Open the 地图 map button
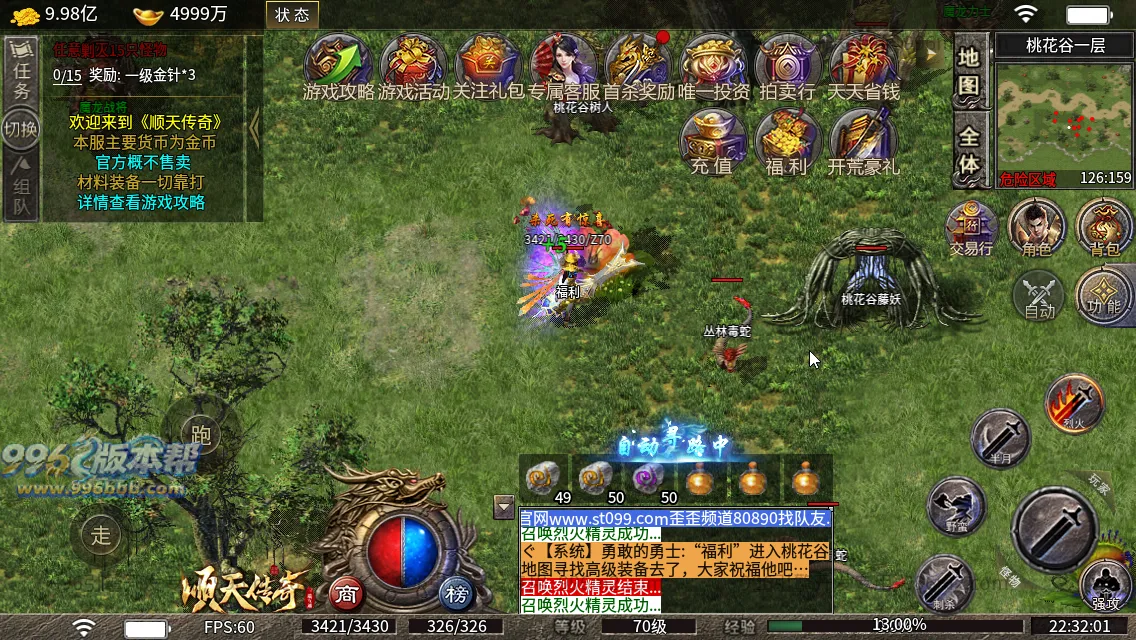 click(x=968, y=70)
